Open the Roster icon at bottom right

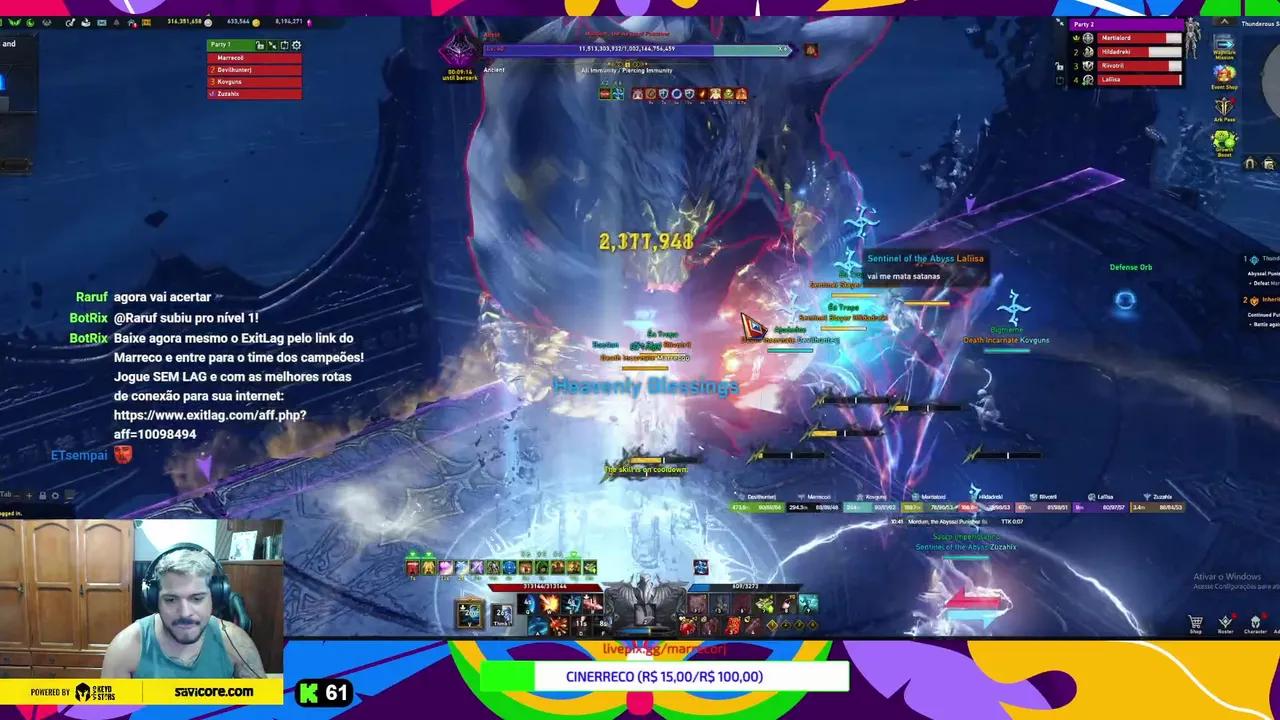pos(1226,622)
